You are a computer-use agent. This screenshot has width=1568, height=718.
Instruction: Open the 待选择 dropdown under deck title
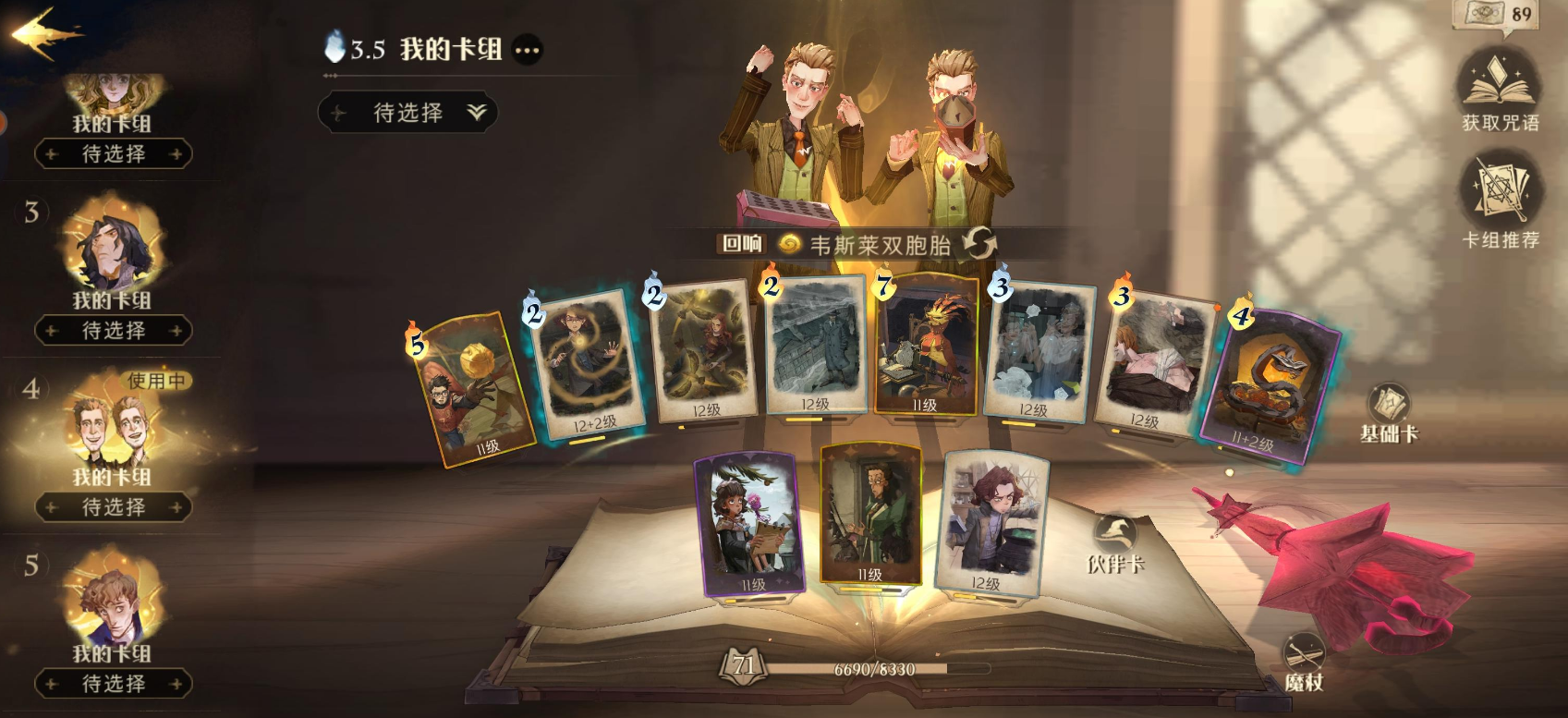tap(408, 113)
